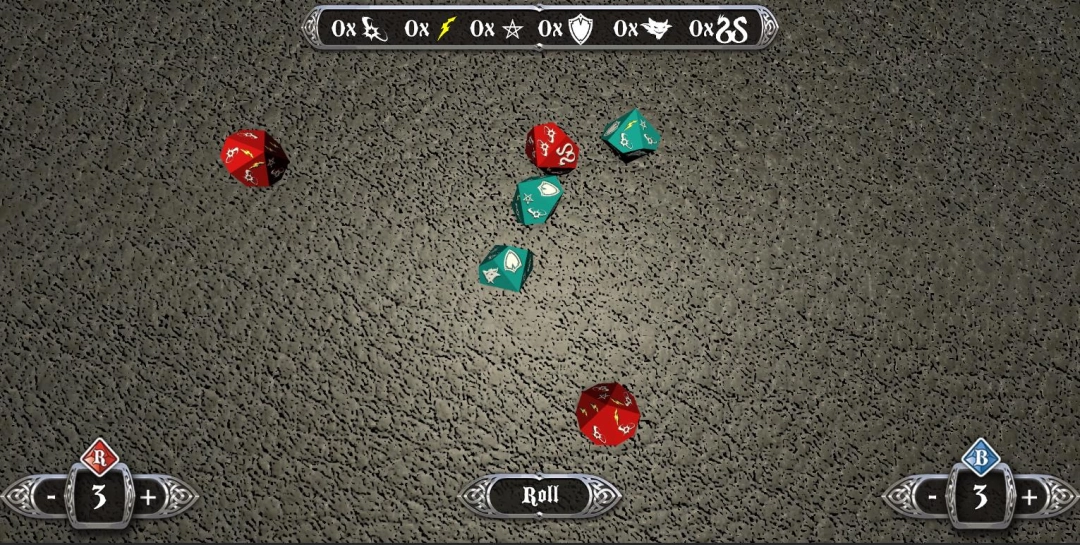Click the Roll button
1080x545 pixels.
coord(540,495)
